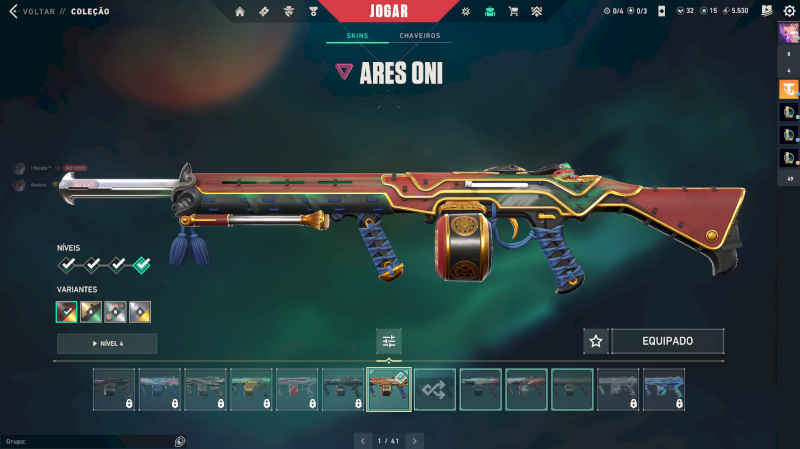Switch to the Chaveiros tab
Viewport: 800px width, 449px height.
[x=419, y=36]
